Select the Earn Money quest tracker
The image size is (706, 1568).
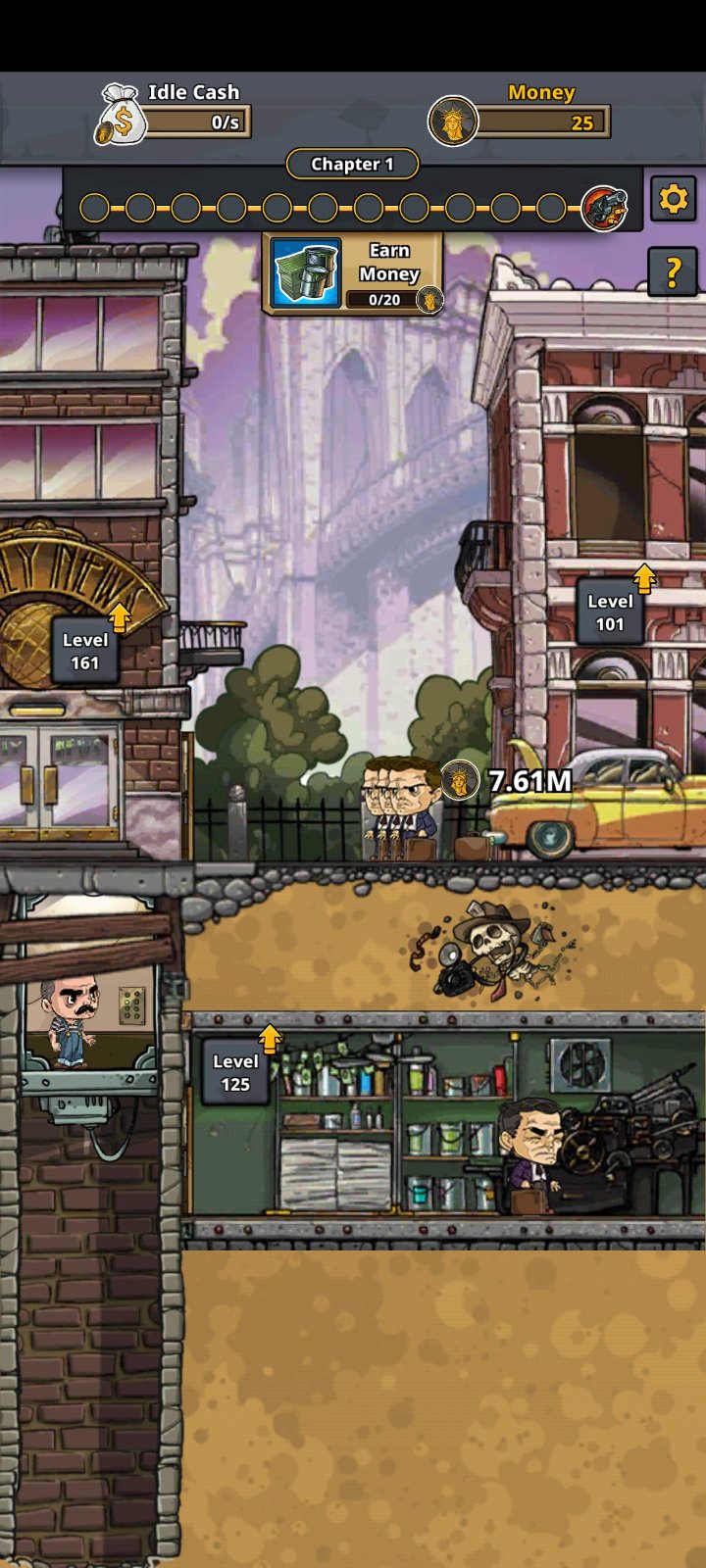click(353, 273)
